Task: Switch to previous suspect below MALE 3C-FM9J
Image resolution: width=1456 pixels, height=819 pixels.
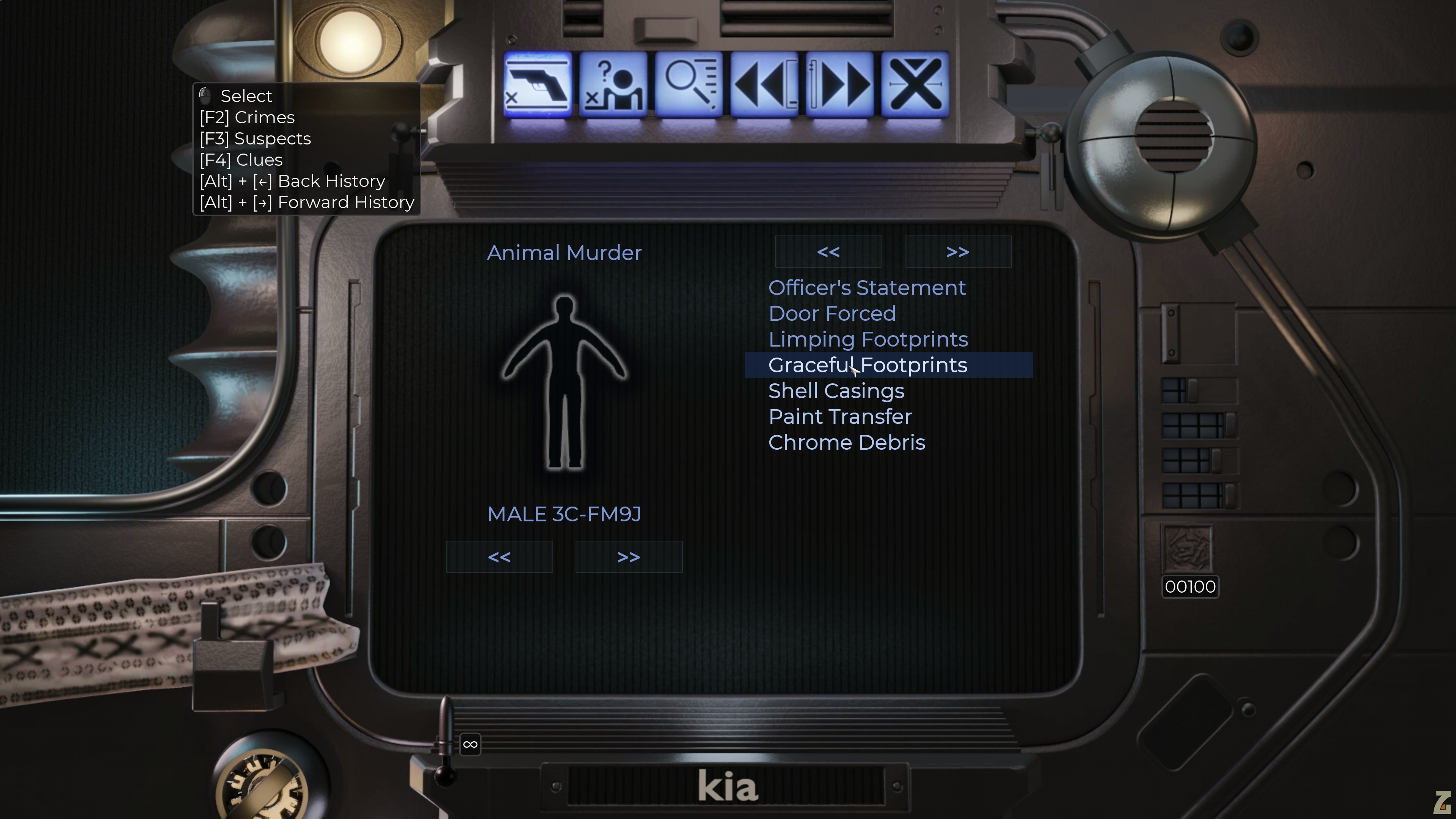Action: (x=499, y=557)
